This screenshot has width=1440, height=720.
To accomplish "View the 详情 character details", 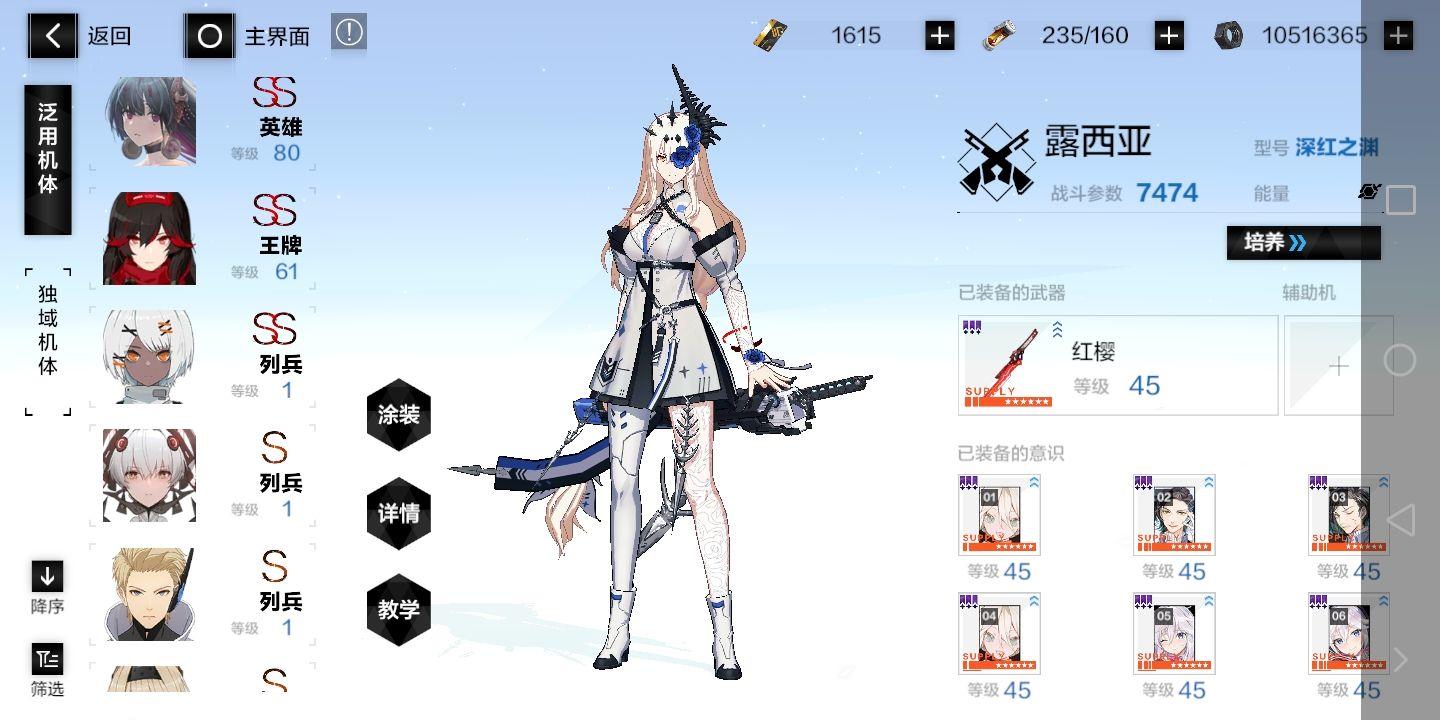I will 399,512.
